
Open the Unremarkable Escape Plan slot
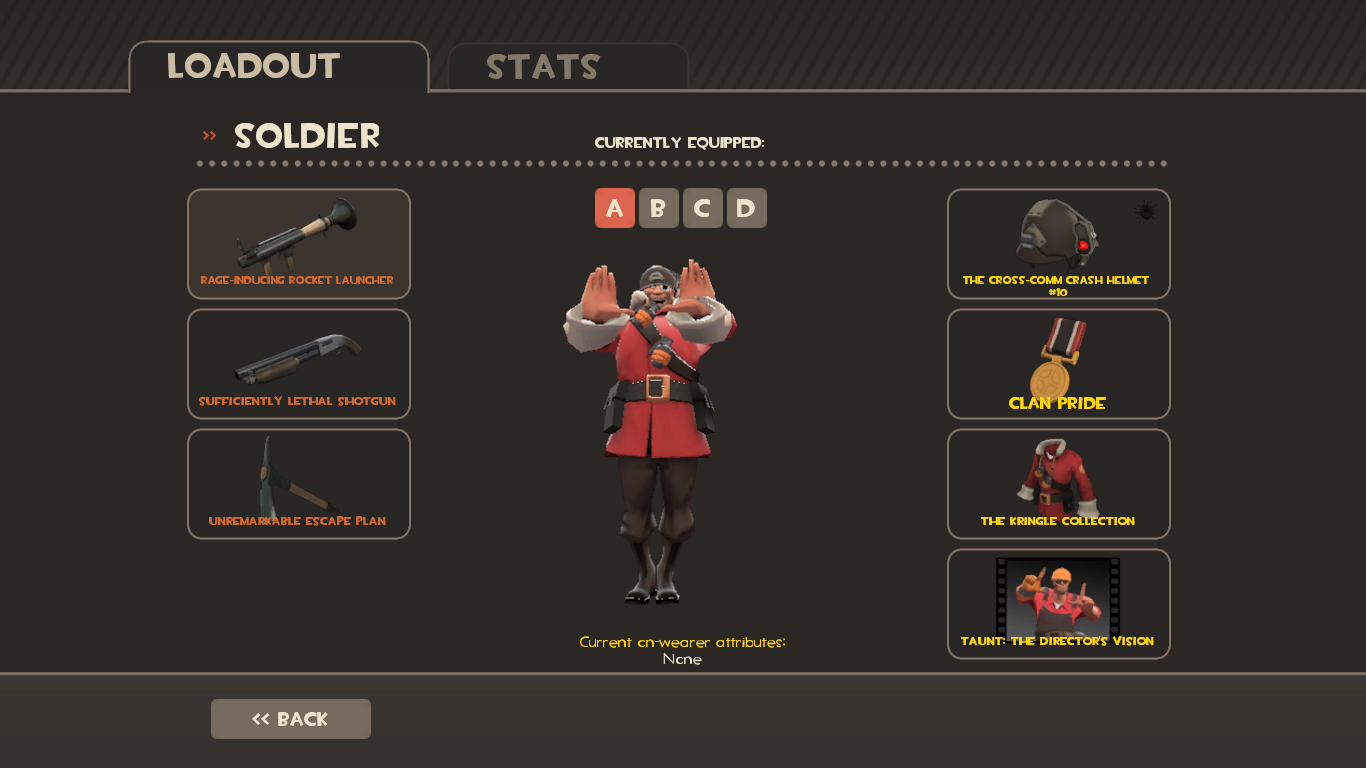pos(298,484)
